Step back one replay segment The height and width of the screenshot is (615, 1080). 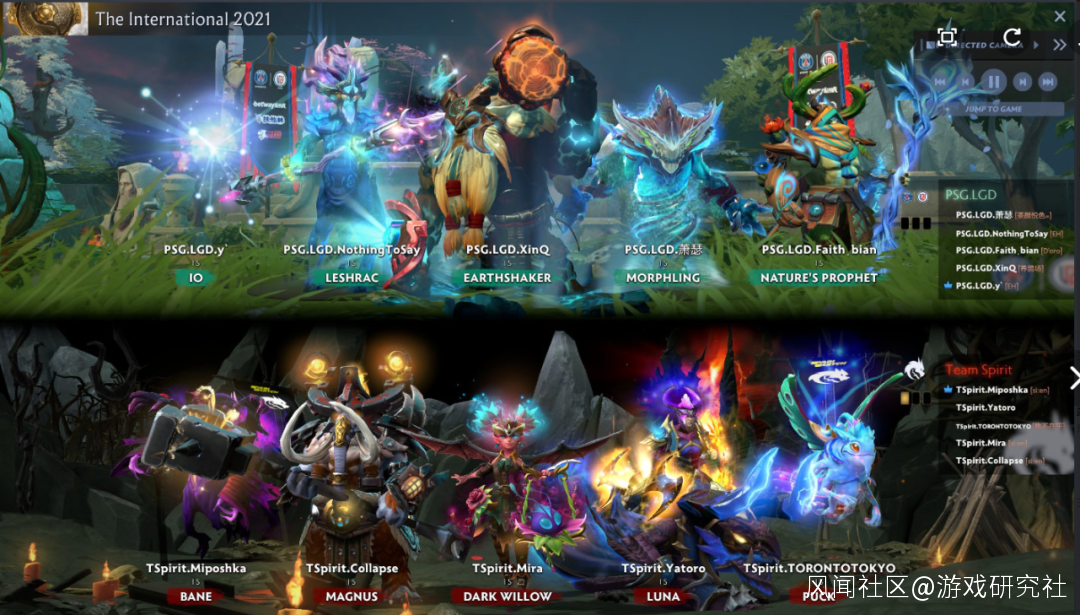point(966,82)
